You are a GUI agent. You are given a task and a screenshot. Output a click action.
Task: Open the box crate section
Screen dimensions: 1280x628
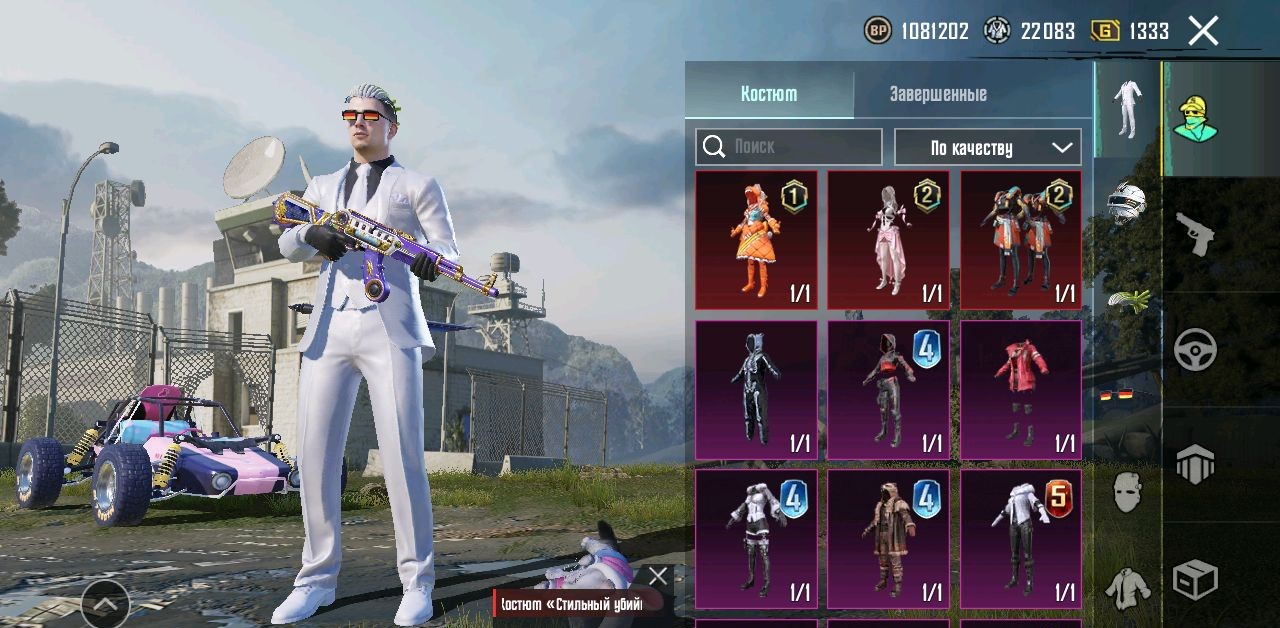pyautogui.click(x=1195, y=578)
